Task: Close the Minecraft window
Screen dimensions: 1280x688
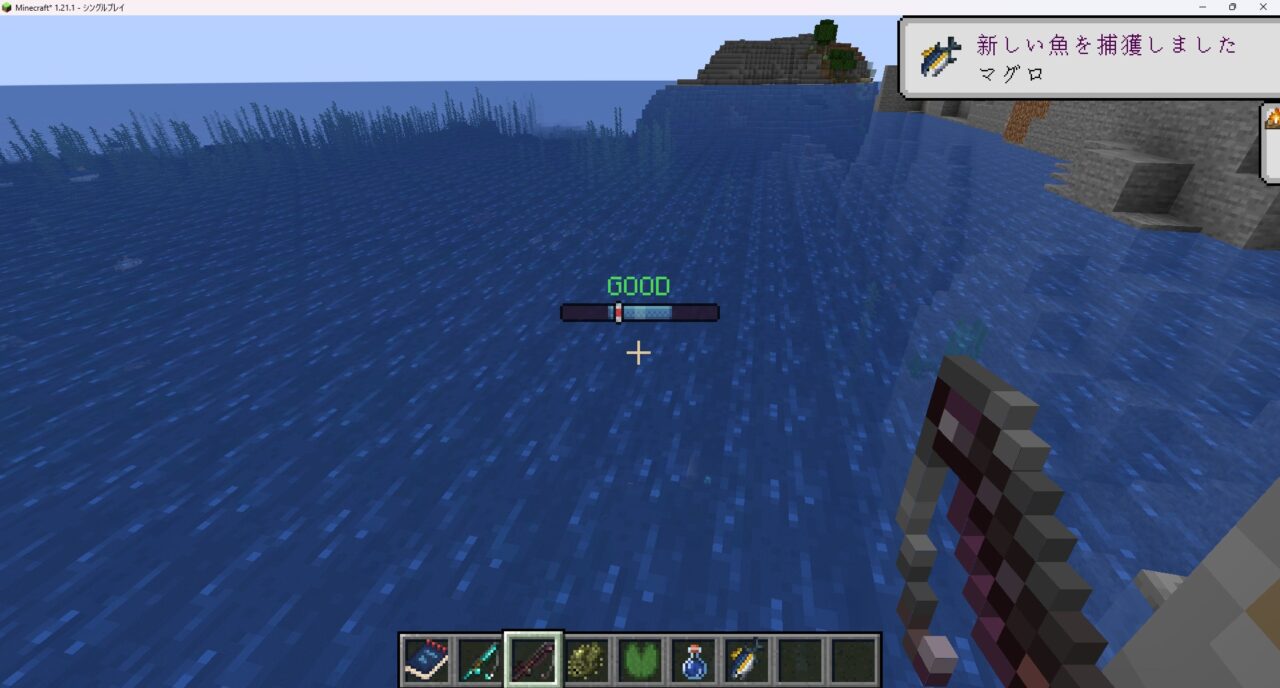Action: (1262, 7)
